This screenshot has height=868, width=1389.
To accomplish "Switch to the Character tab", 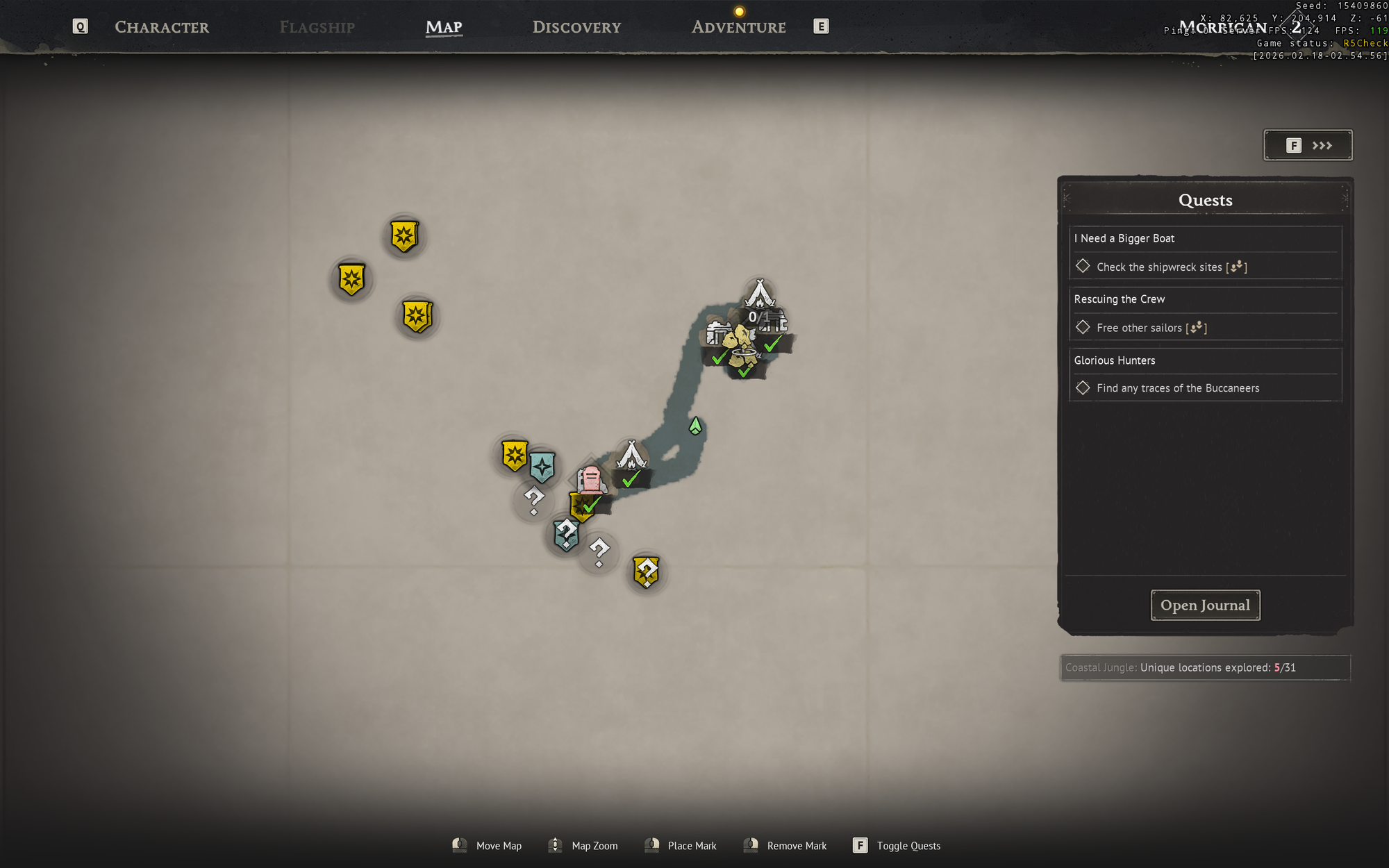I will (162, 27).
